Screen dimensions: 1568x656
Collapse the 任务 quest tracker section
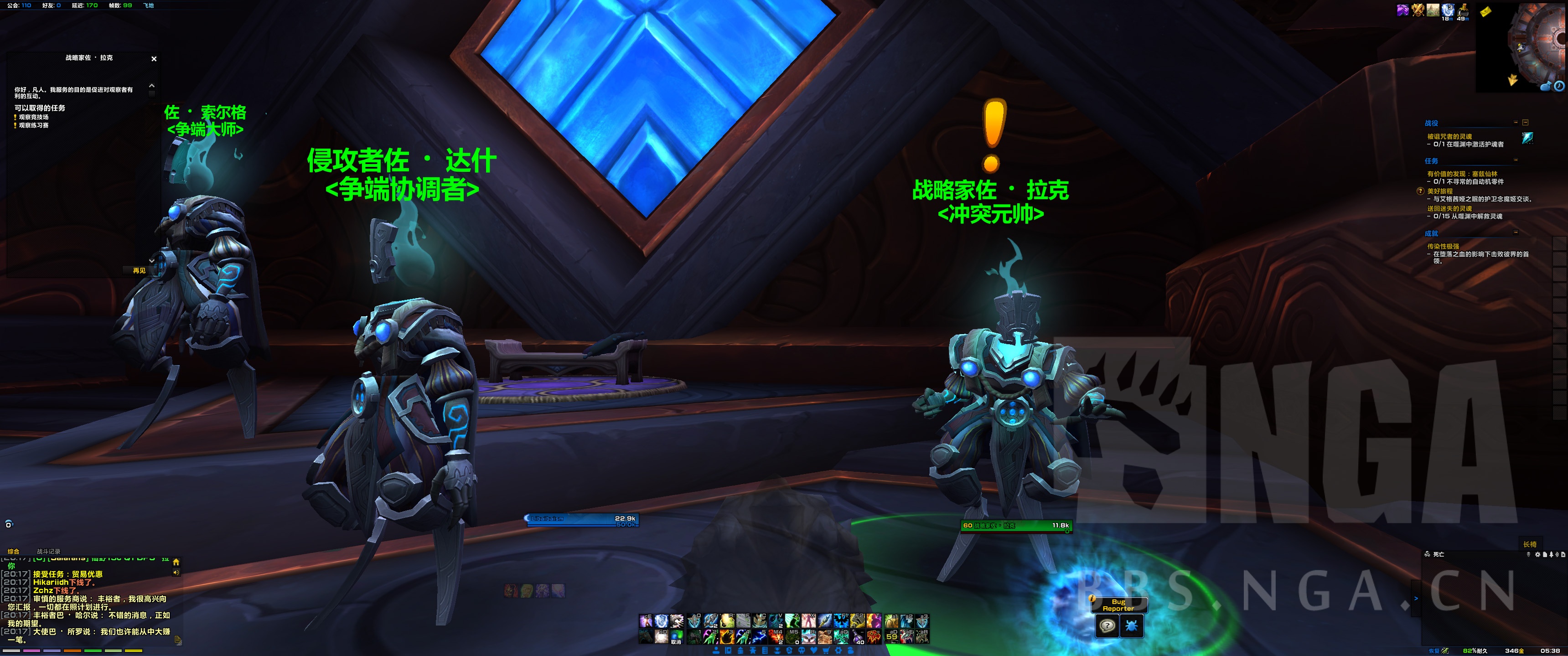coord(1515,160)
